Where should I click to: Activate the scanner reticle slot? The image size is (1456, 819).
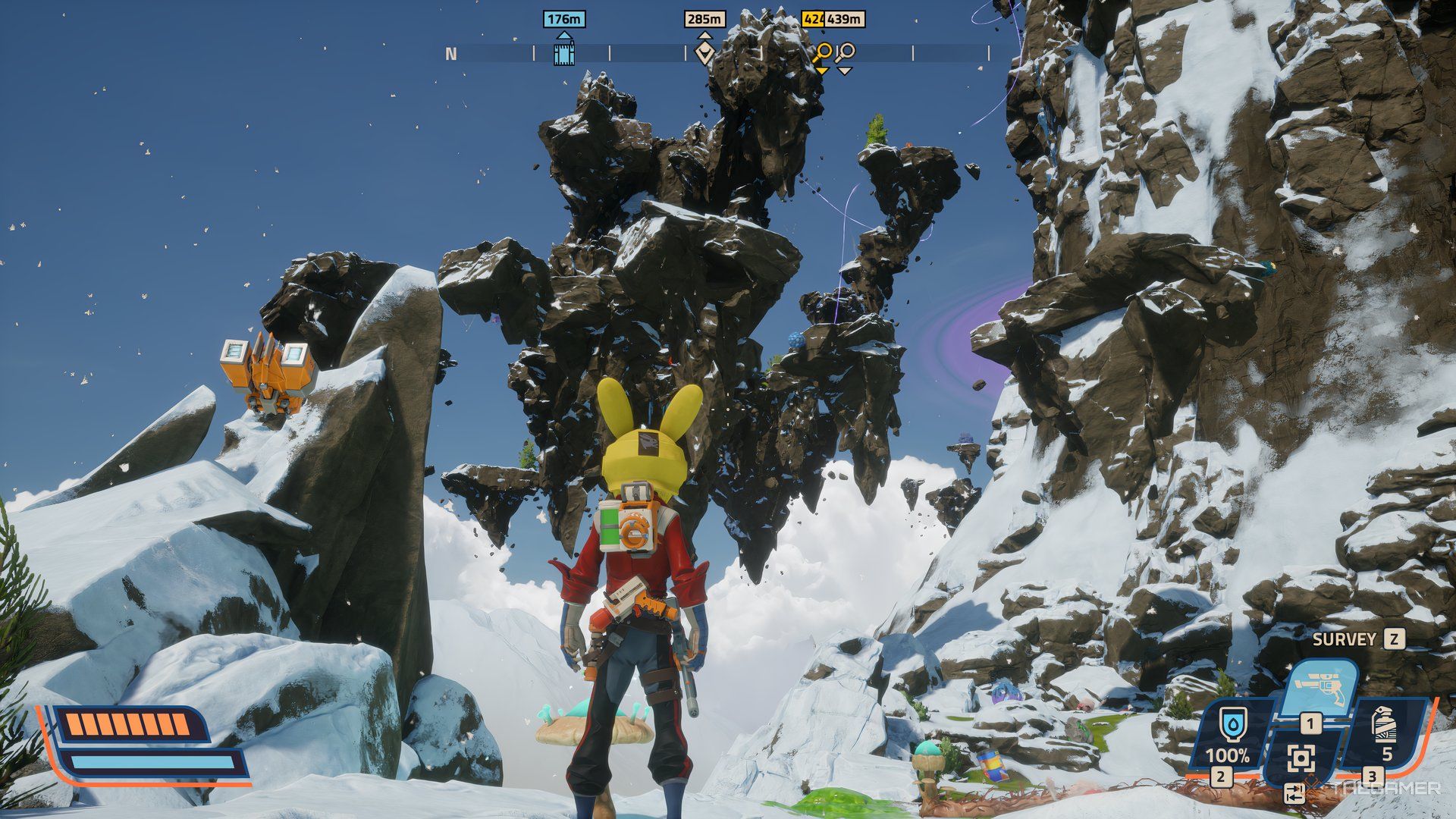1301,758
